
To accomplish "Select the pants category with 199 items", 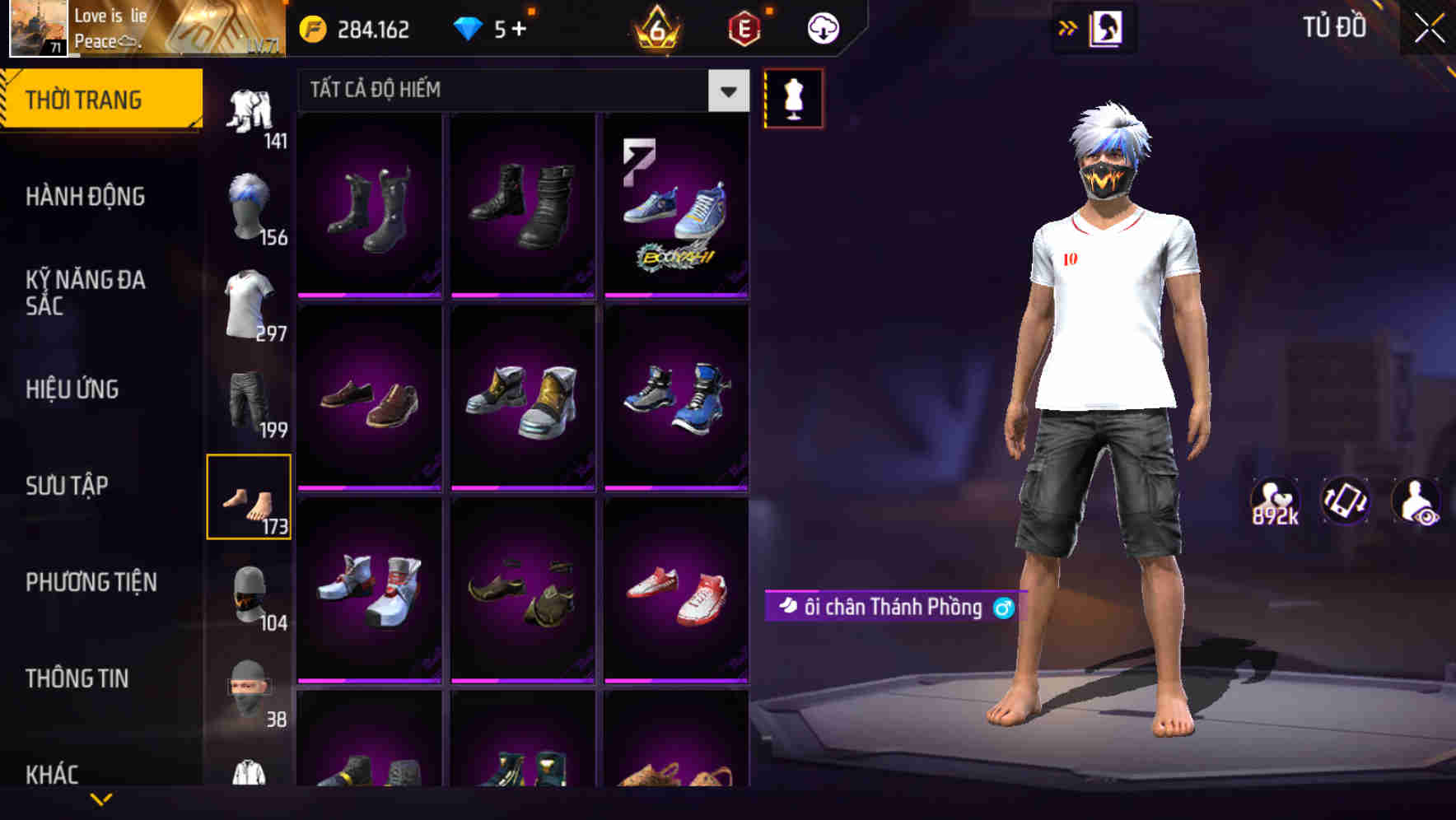I will tap(251, 399).
